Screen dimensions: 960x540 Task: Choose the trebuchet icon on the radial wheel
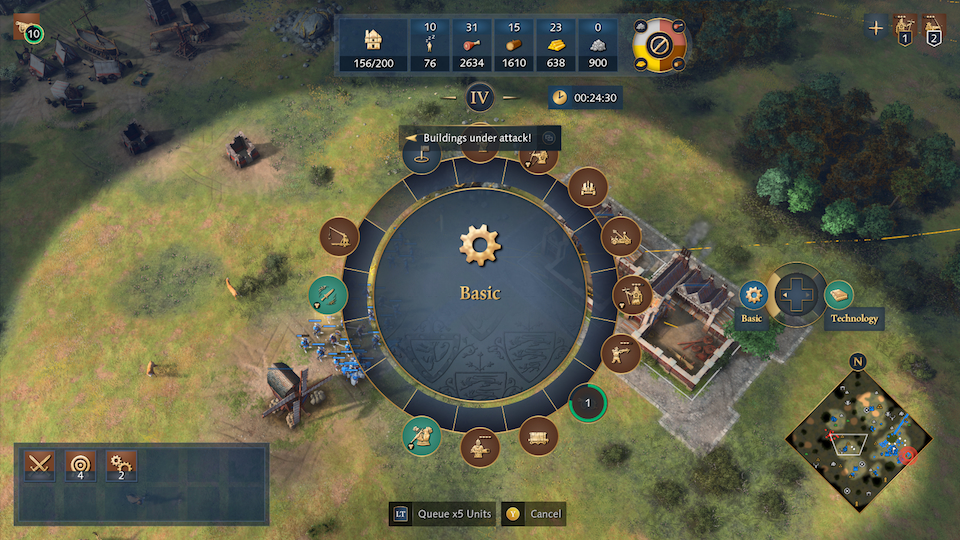coord(339,236)
